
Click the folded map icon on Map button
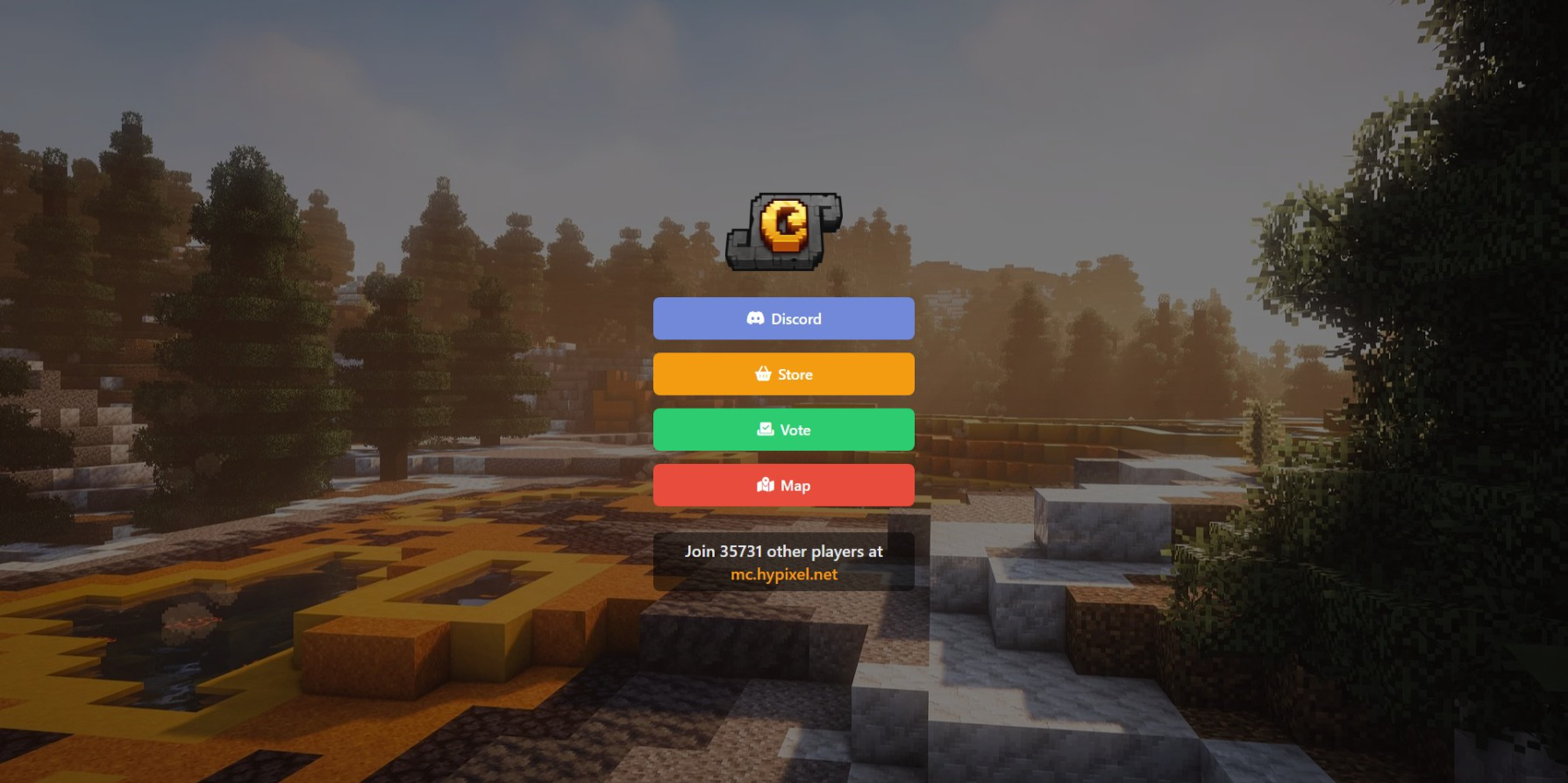pos(764,485)
